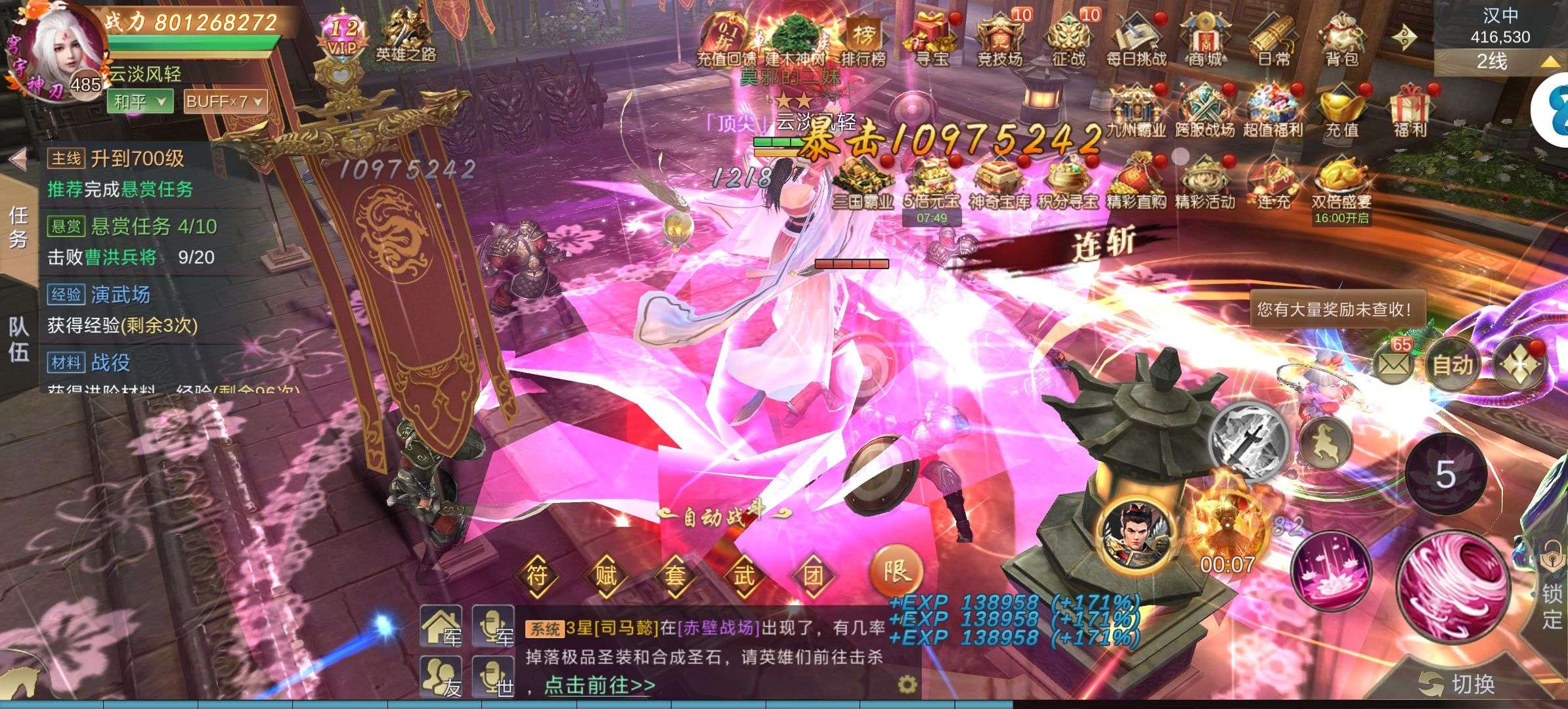
Task: Open the mail envelope icon
Action: point(1393,363)
